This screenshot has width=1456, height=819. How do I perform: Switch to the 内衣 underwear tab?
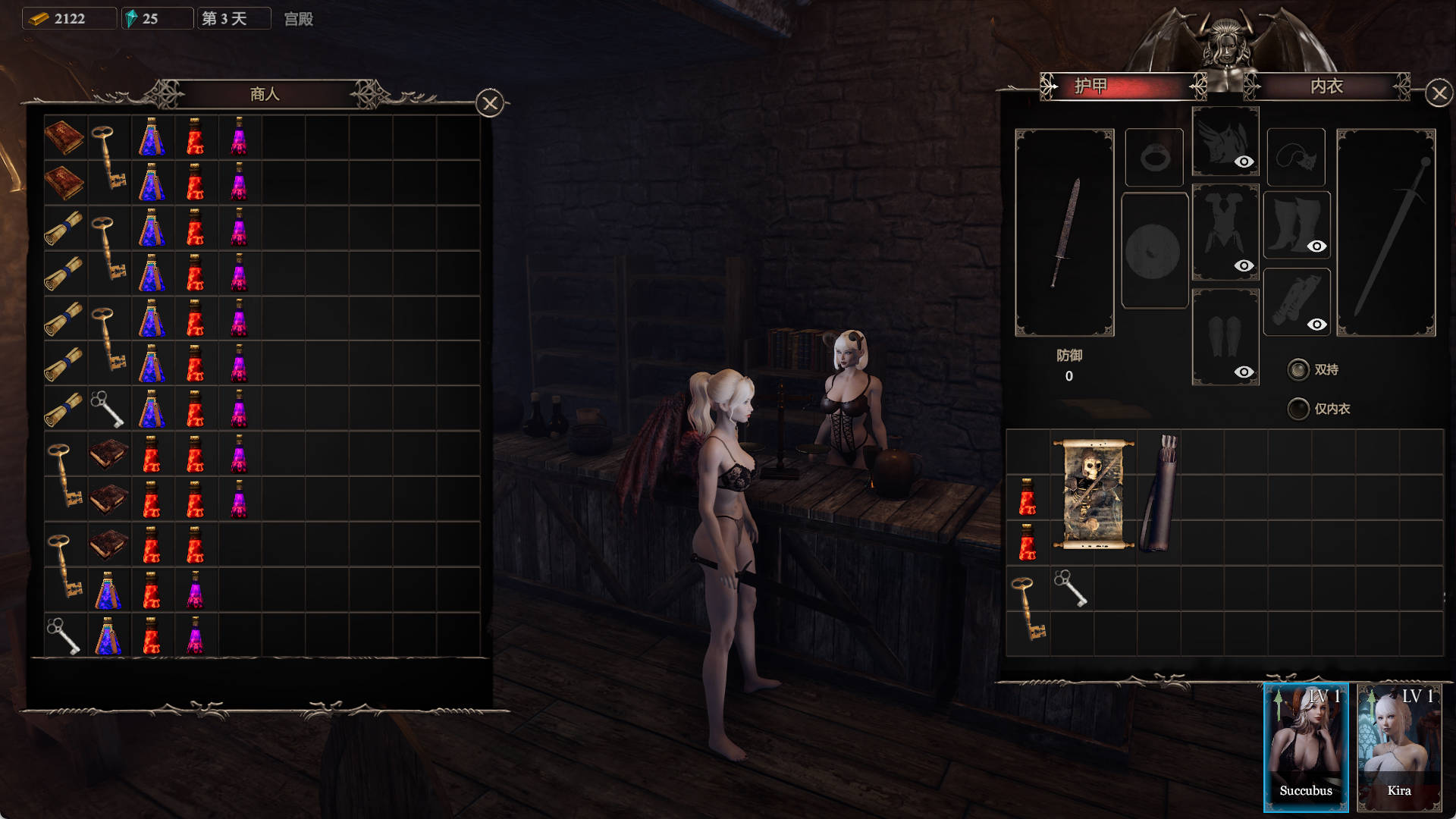pos(1327,86)
